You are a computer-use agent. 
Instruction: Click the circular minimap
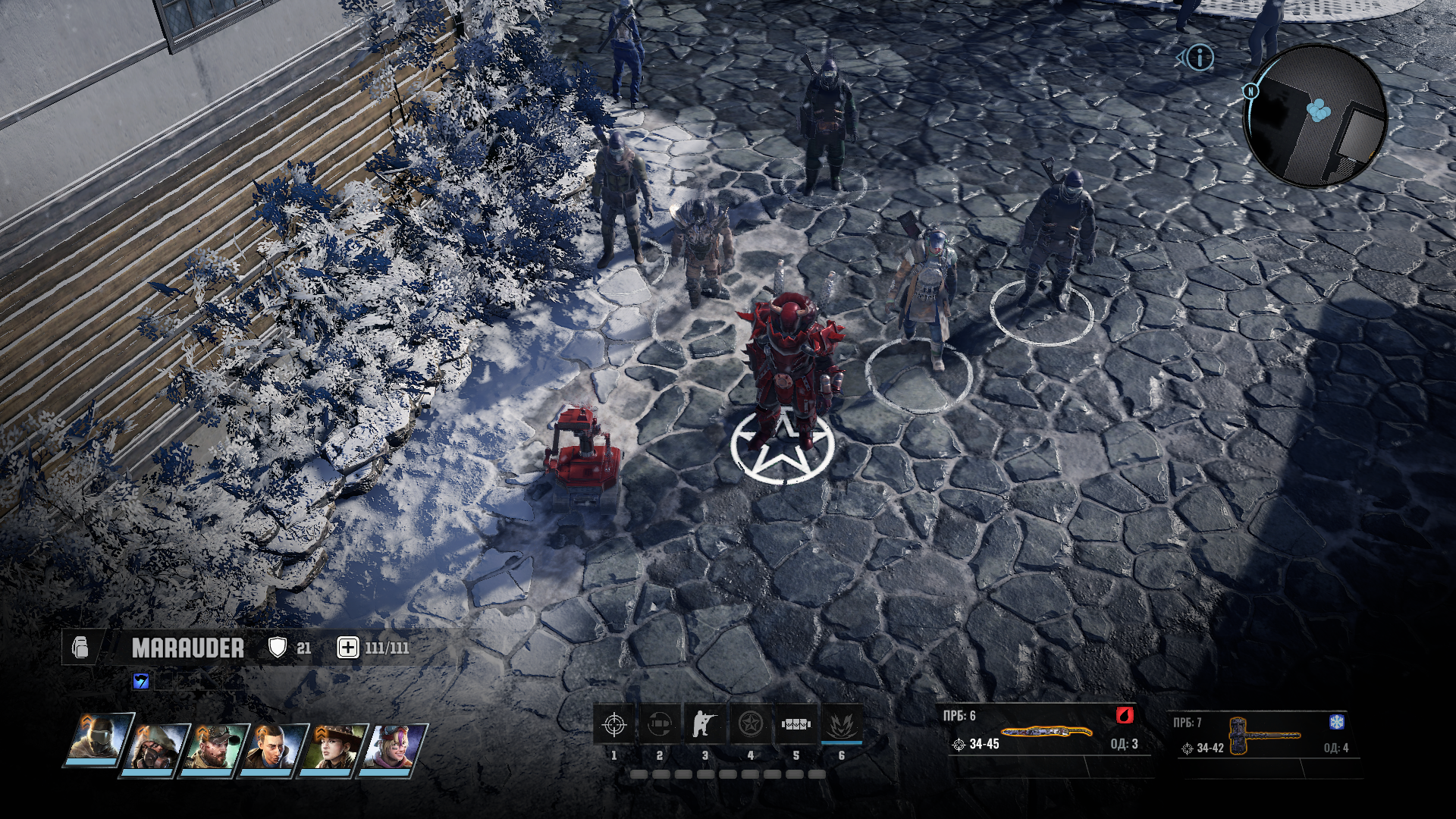tap(1316, 115)
